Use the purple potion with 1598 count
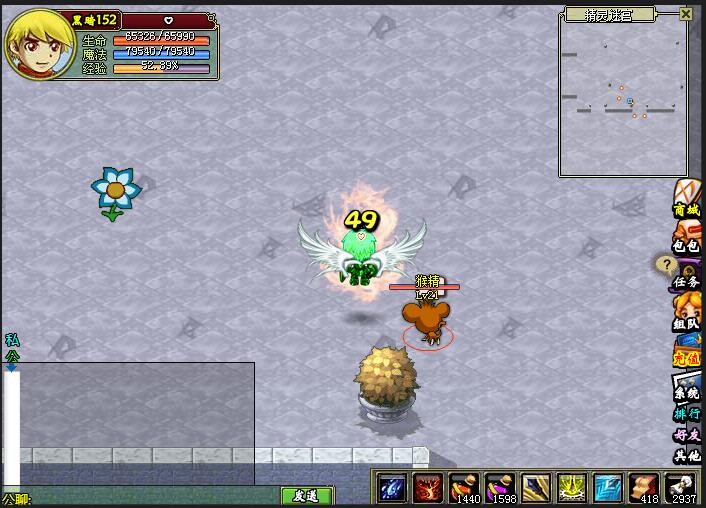This screenshot has width=706, height=508. (x=500, y=488)
